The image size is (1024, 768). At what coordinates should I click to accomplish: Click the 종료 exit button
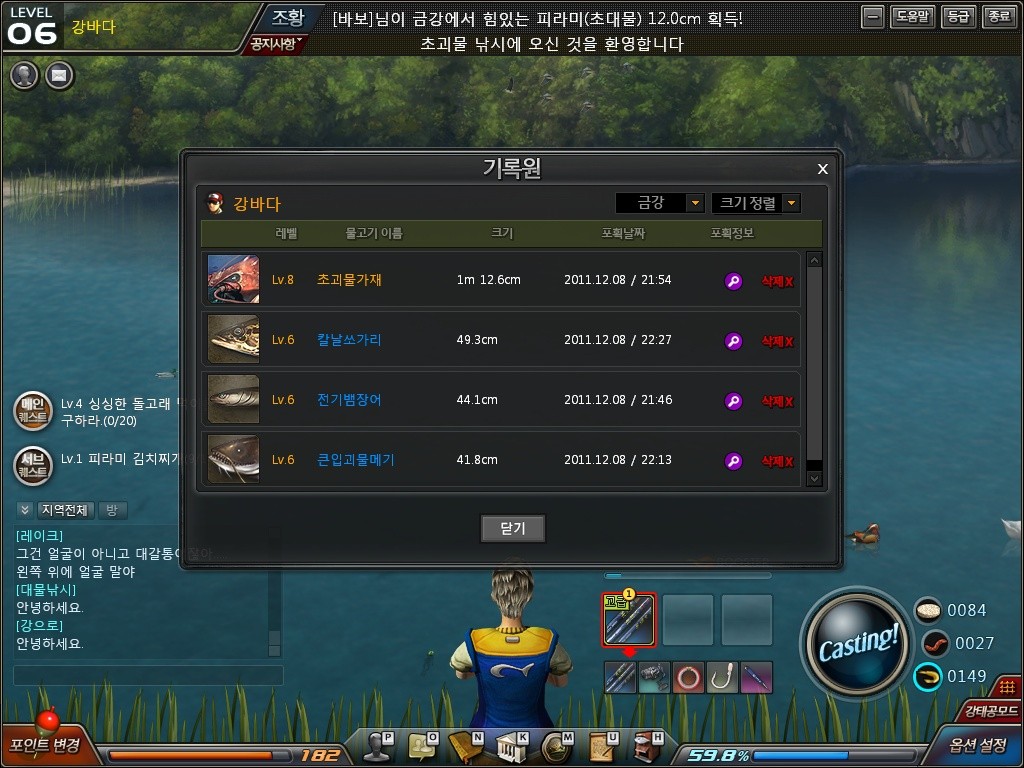pos(998,17)
